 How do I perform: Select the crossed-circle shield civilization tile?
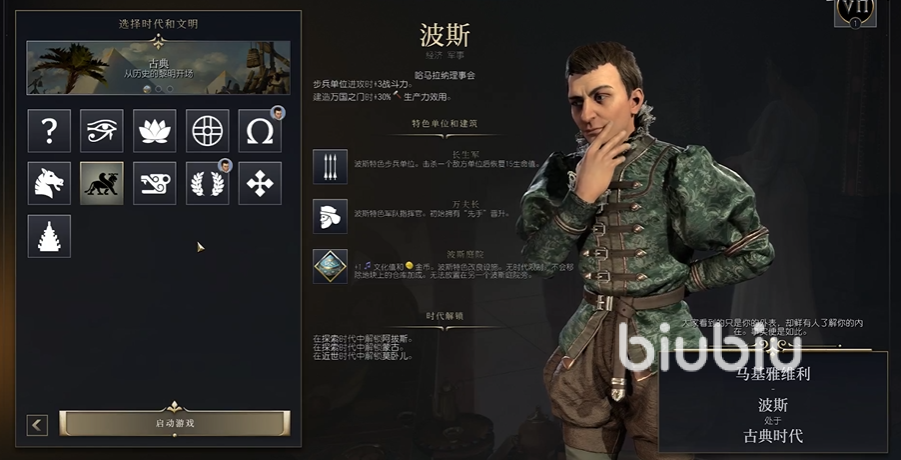click(x=207, y=130)
